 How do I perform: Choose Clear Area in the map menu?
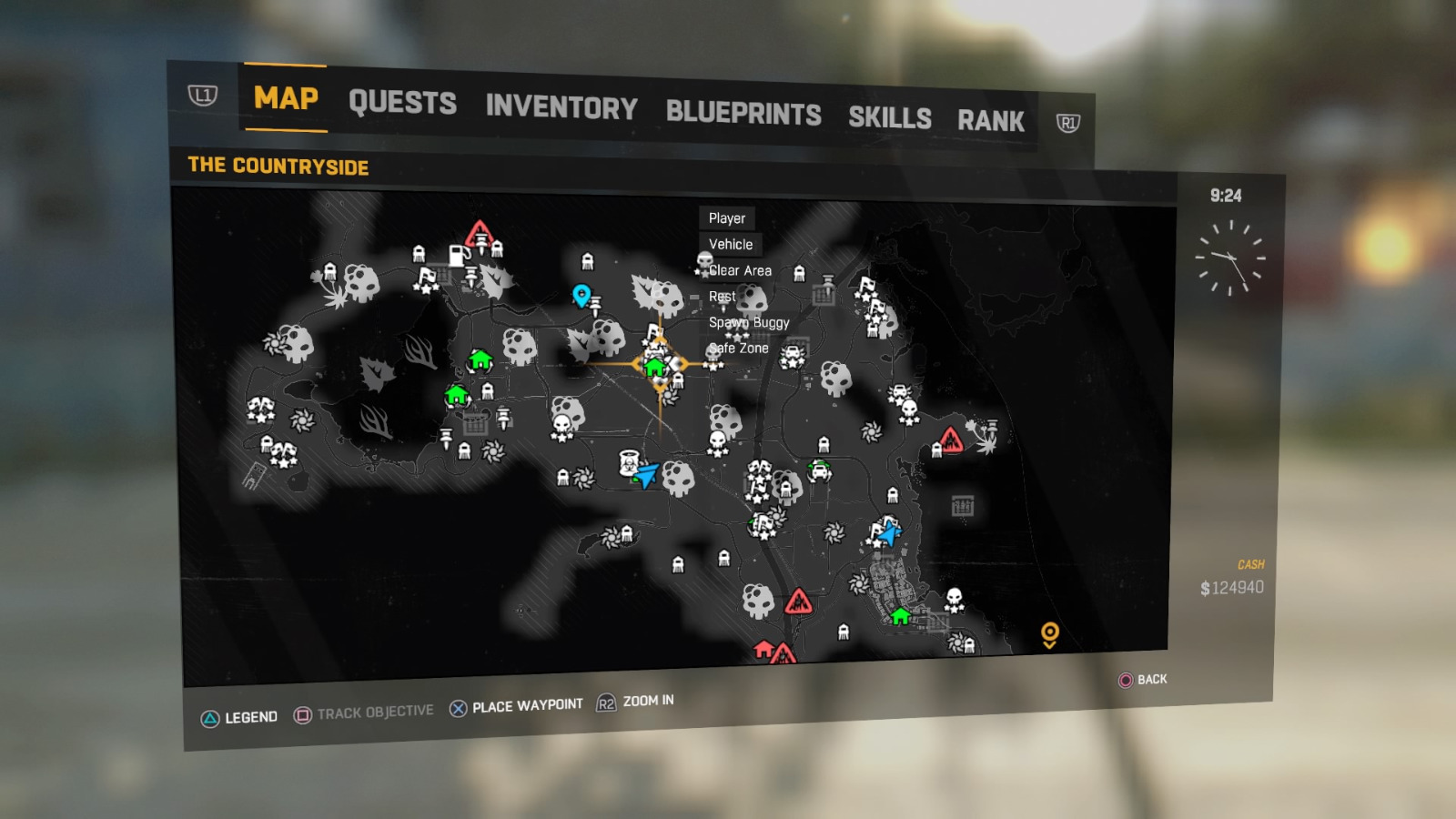741,270
